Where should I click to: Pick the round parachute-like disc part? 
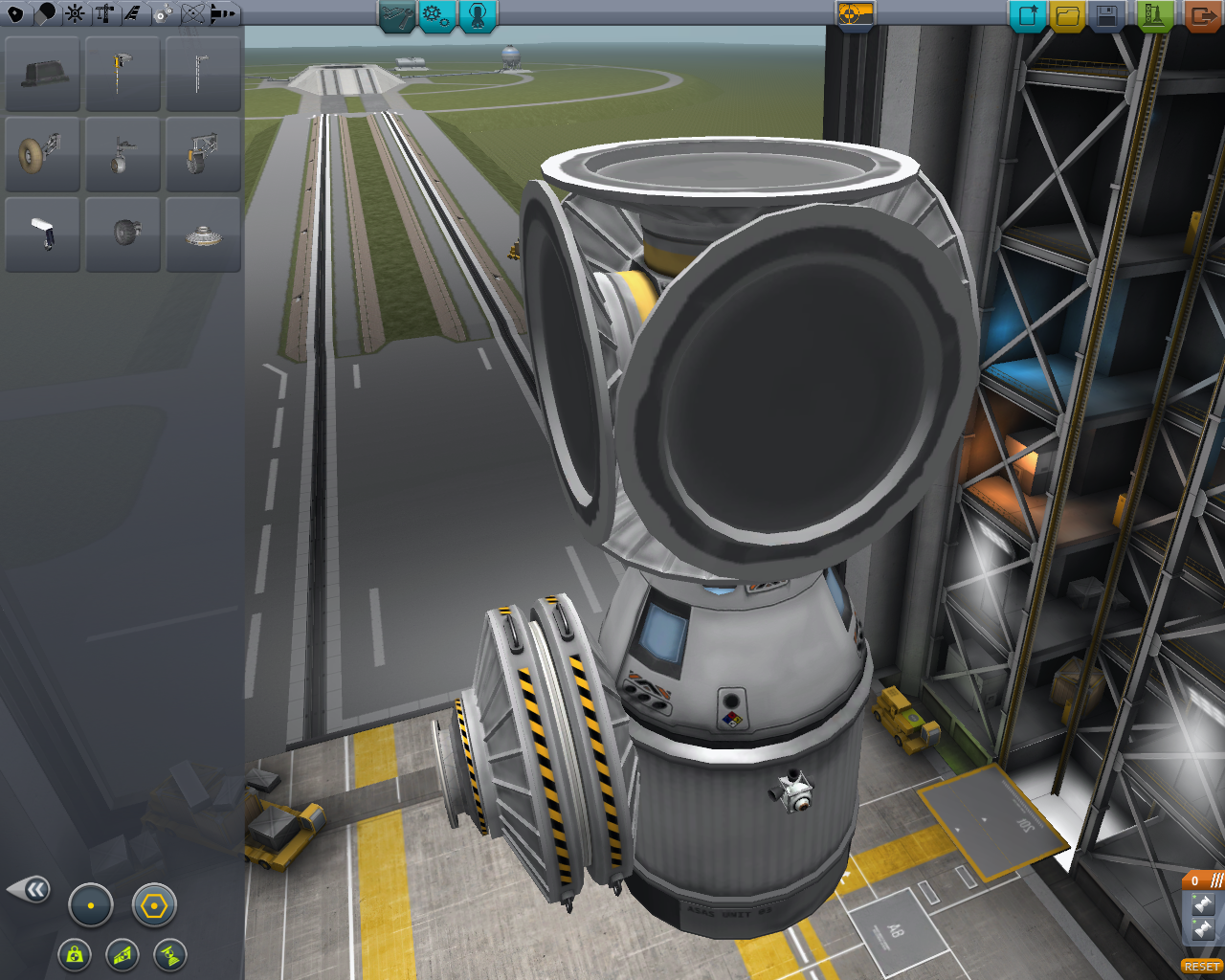point(203,234)
